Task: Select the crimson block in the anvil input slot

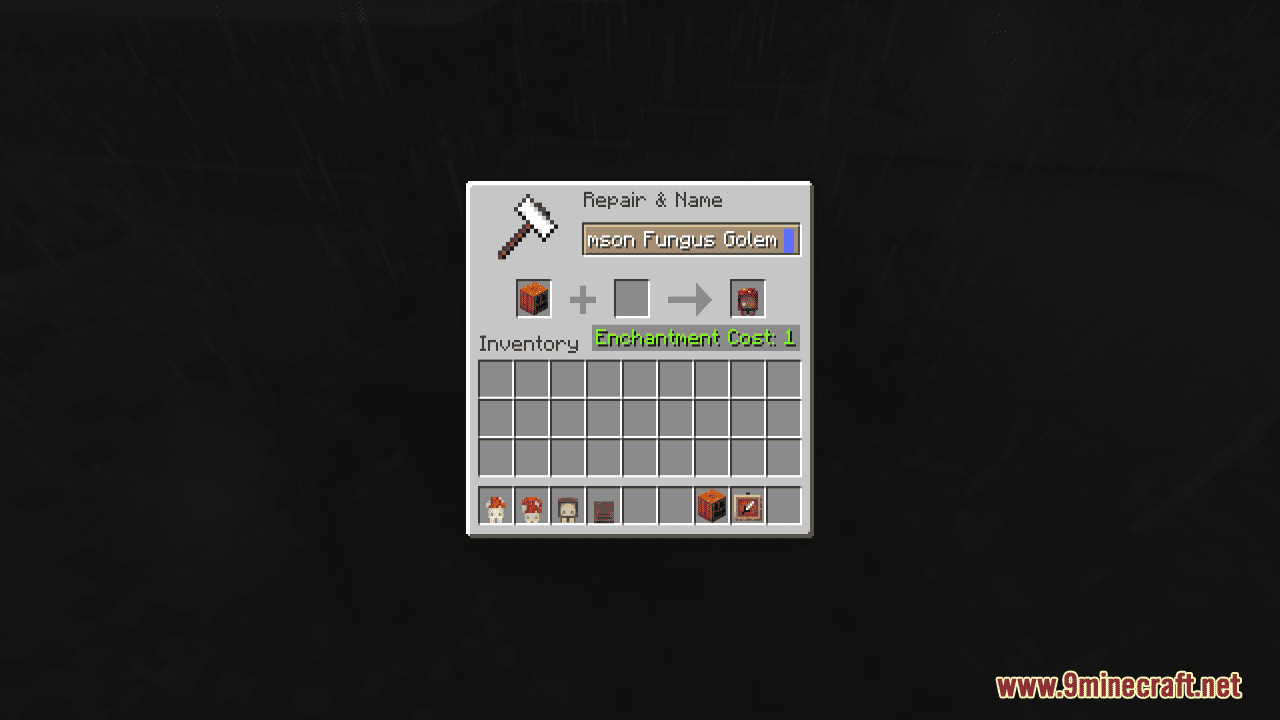Action: tap(533, 298)
